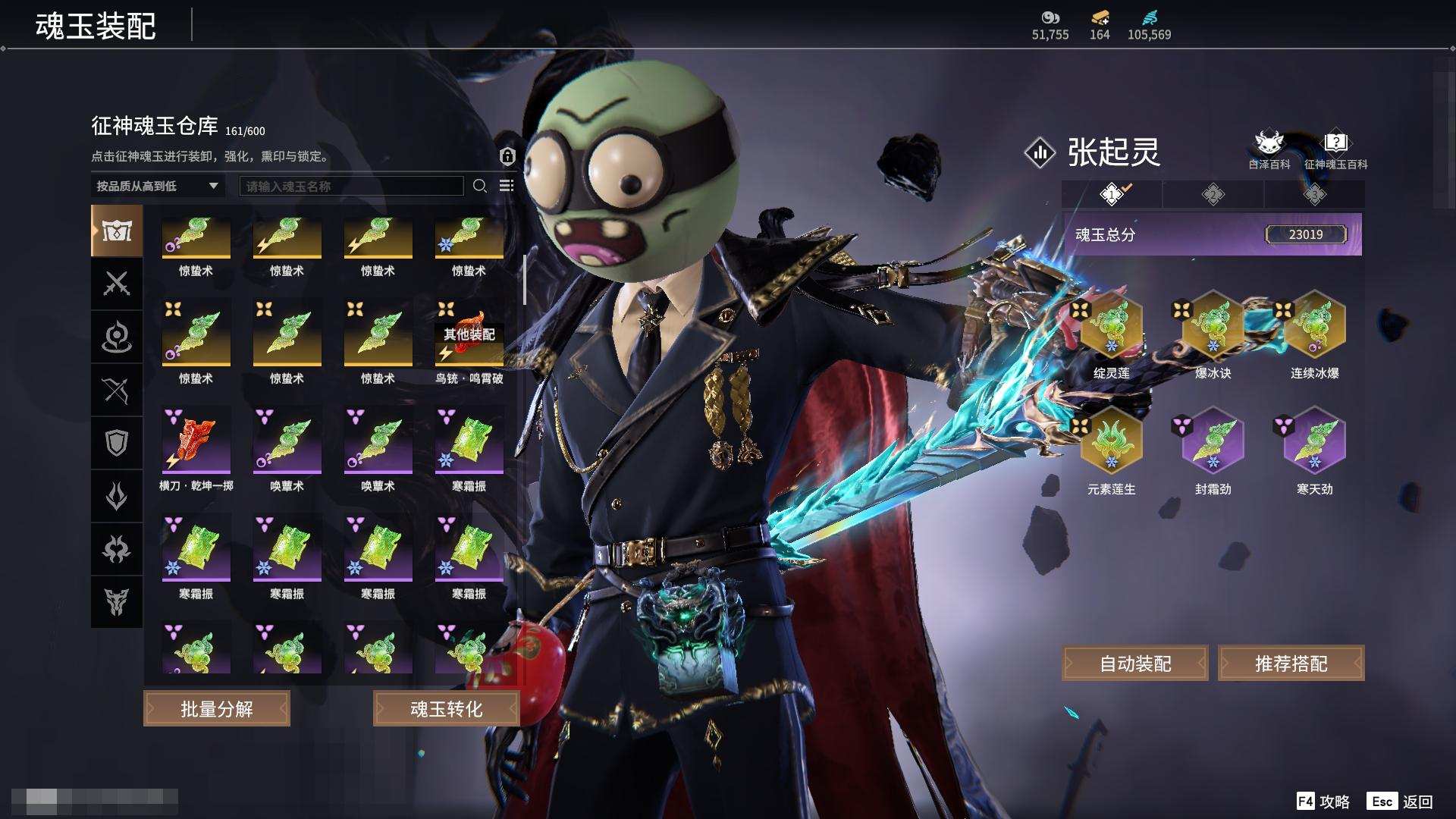The height and width of the screenshot is (819, 1456).
Task: Choose 推荐搭配 recommended loadout
Action: coord(1291,664)
